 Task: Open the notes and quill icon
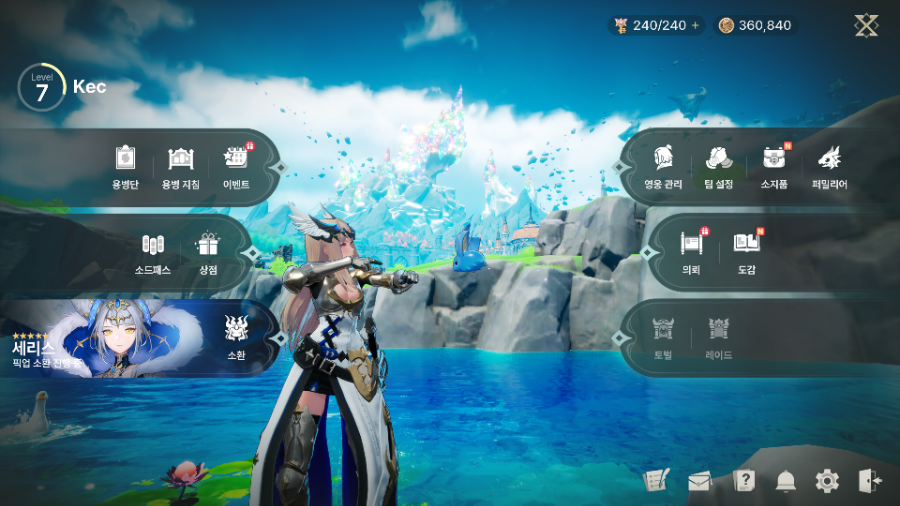656,481
